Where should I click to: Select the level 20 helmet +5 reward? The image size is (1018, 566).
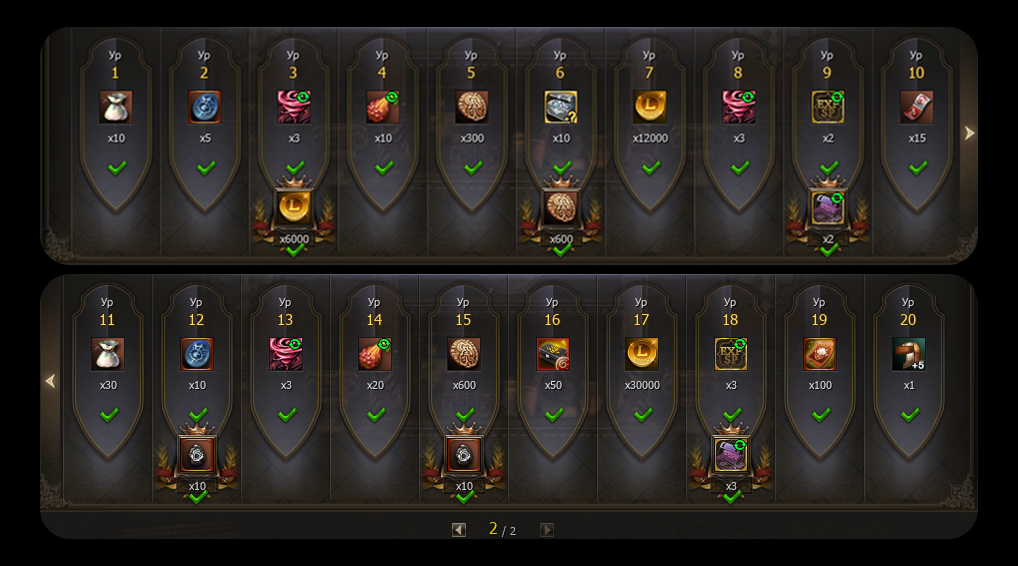[x=908, y=354]
